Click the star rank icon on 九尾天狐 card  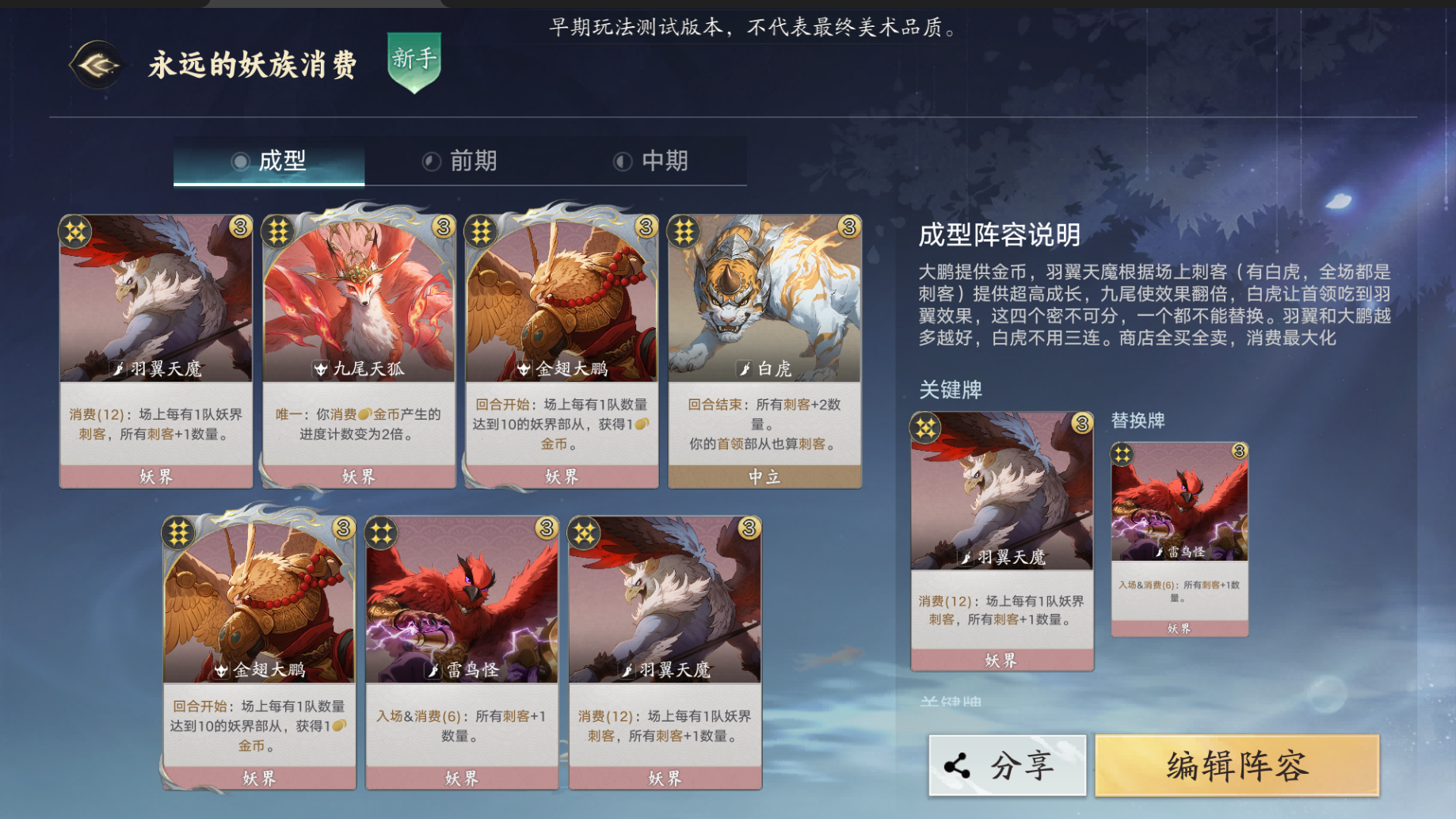point(278,230)
